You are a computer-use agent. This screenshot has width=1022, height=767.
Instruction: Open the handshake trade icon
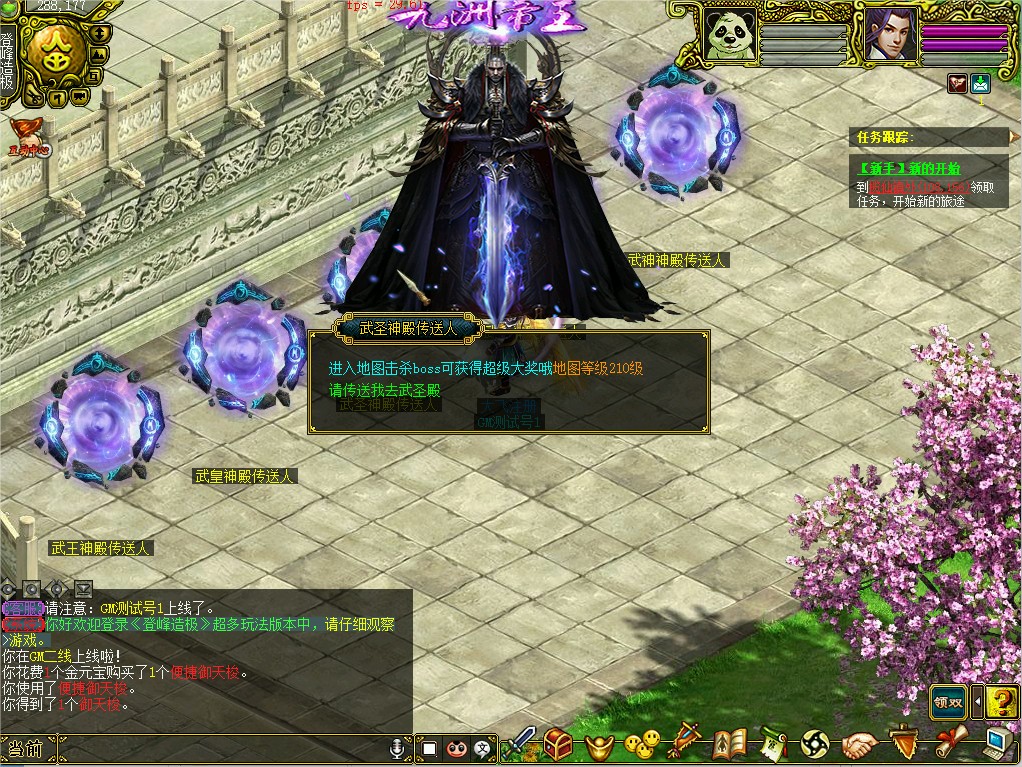(858, 744)
